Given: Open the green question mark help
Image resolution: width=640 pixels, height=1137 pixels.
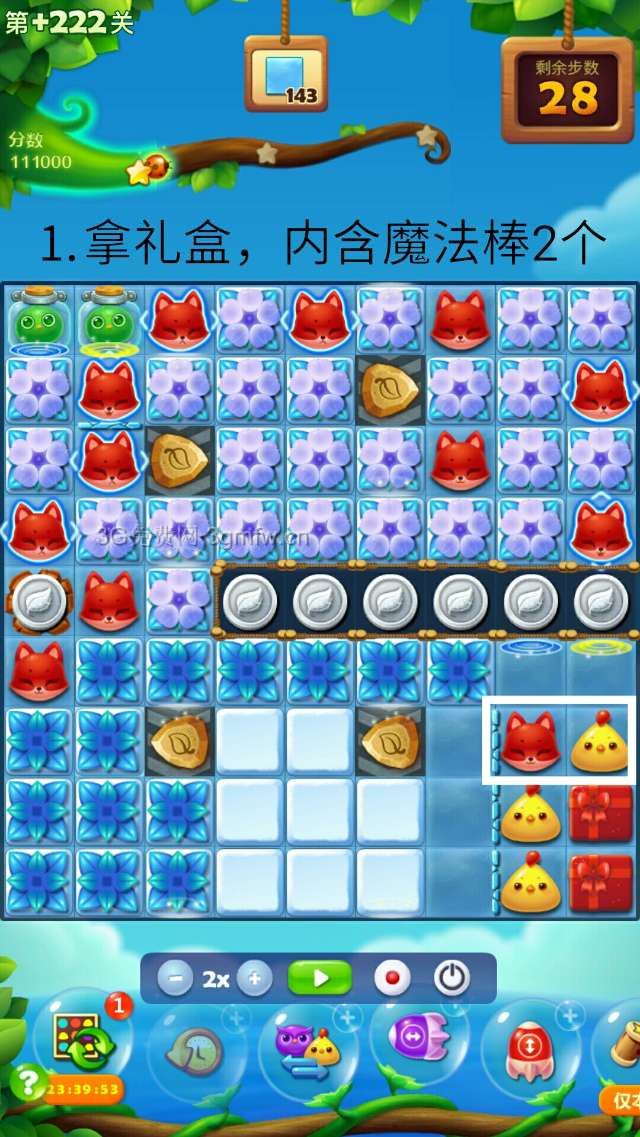Looking at the screenshot, I should tap(26, 1082).
